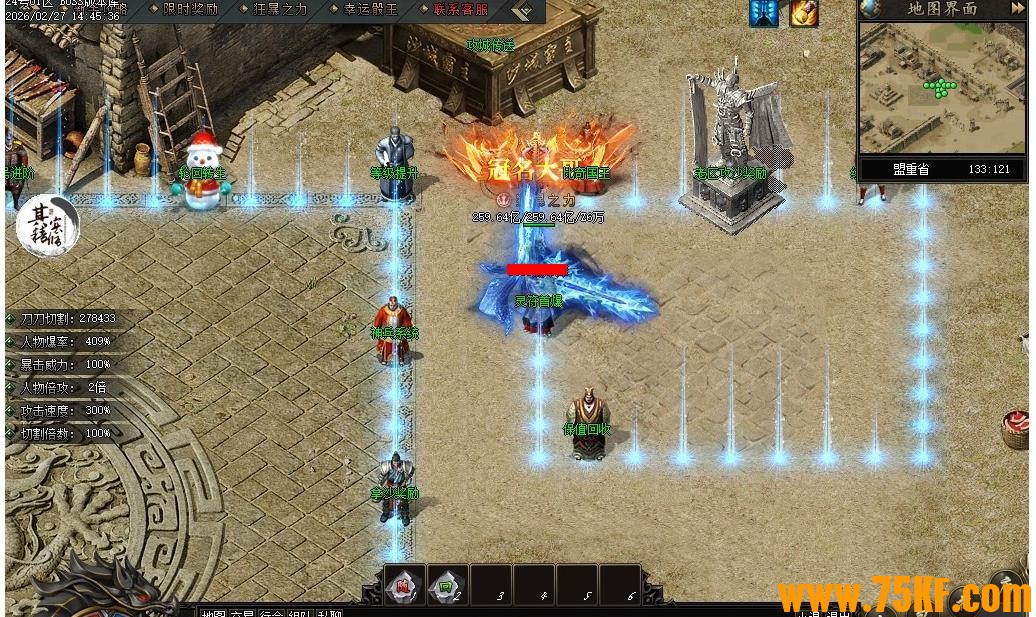Click the minimap's double-arrow expand button

pyautogui.click(x=1017, y=9)
